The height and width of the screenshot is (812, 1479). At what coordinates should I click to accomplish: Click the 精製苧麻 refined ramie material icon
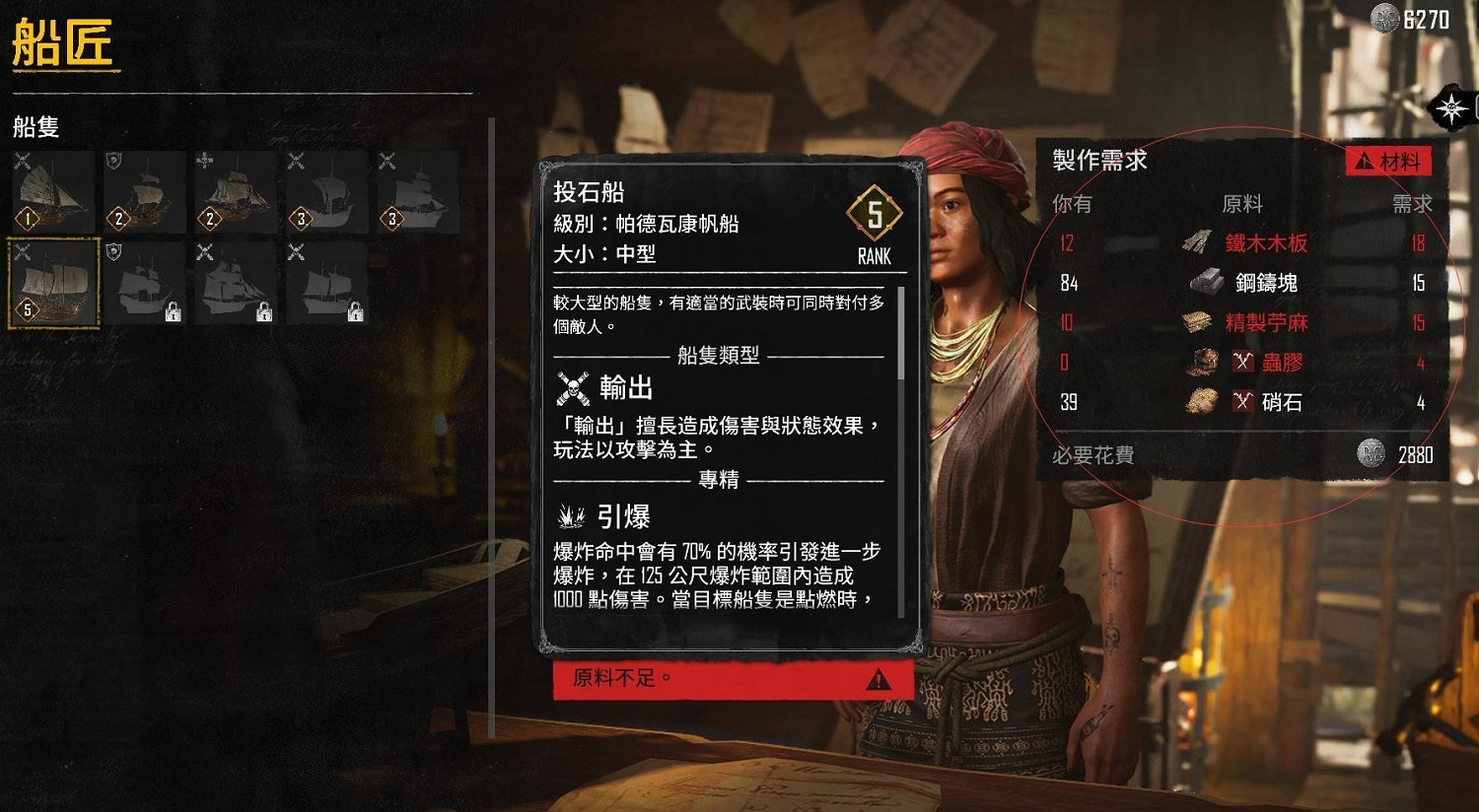tap(1199, 322)
